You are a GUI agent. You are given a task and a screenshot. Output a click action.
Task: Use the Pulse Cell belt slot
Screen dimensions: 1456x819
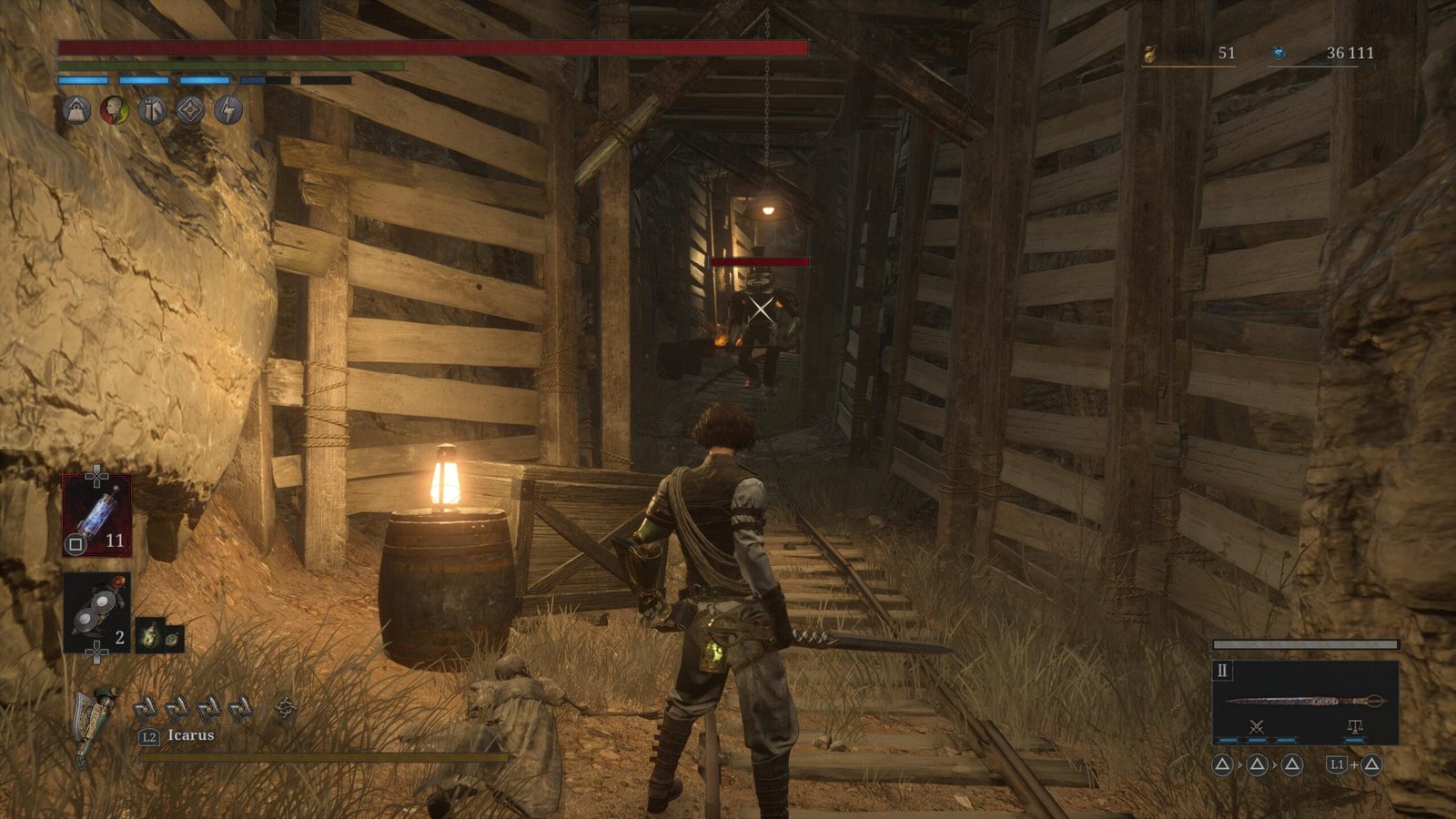coord(96,516)
